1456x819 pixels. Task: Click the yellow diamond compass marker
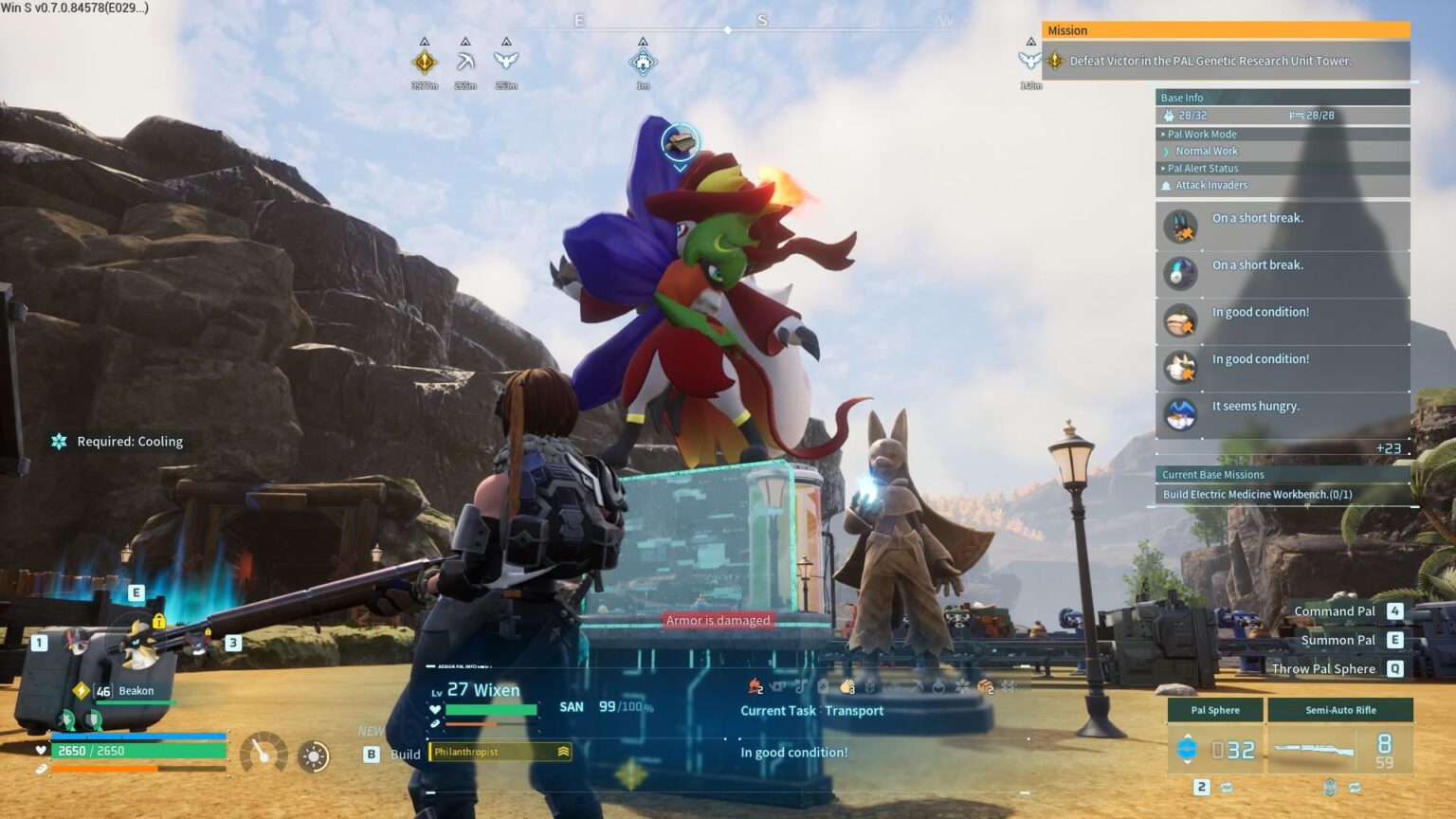[425, 62]
